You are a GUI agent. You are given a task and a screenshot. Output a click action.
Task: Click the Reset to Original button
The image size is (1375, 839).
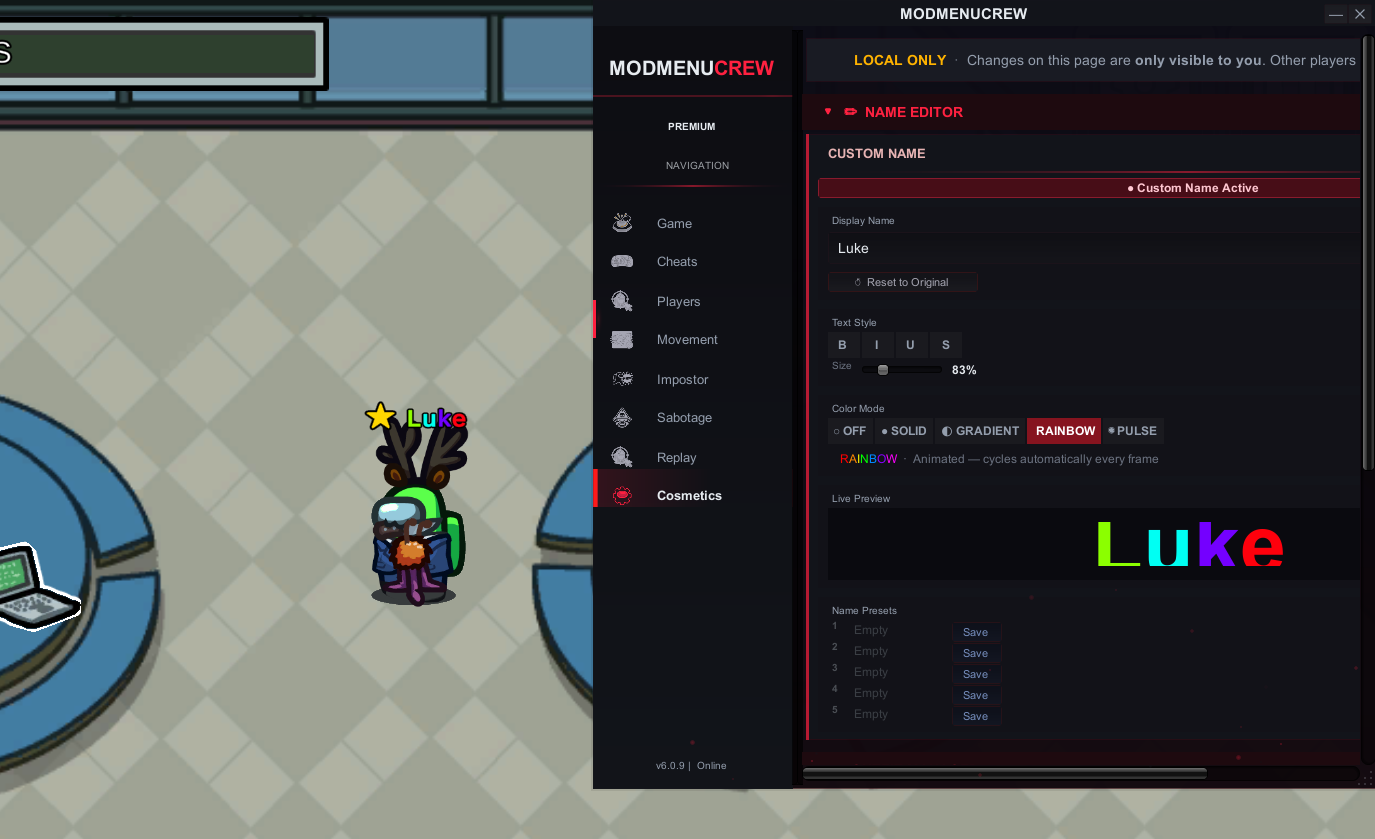(902, 282)
